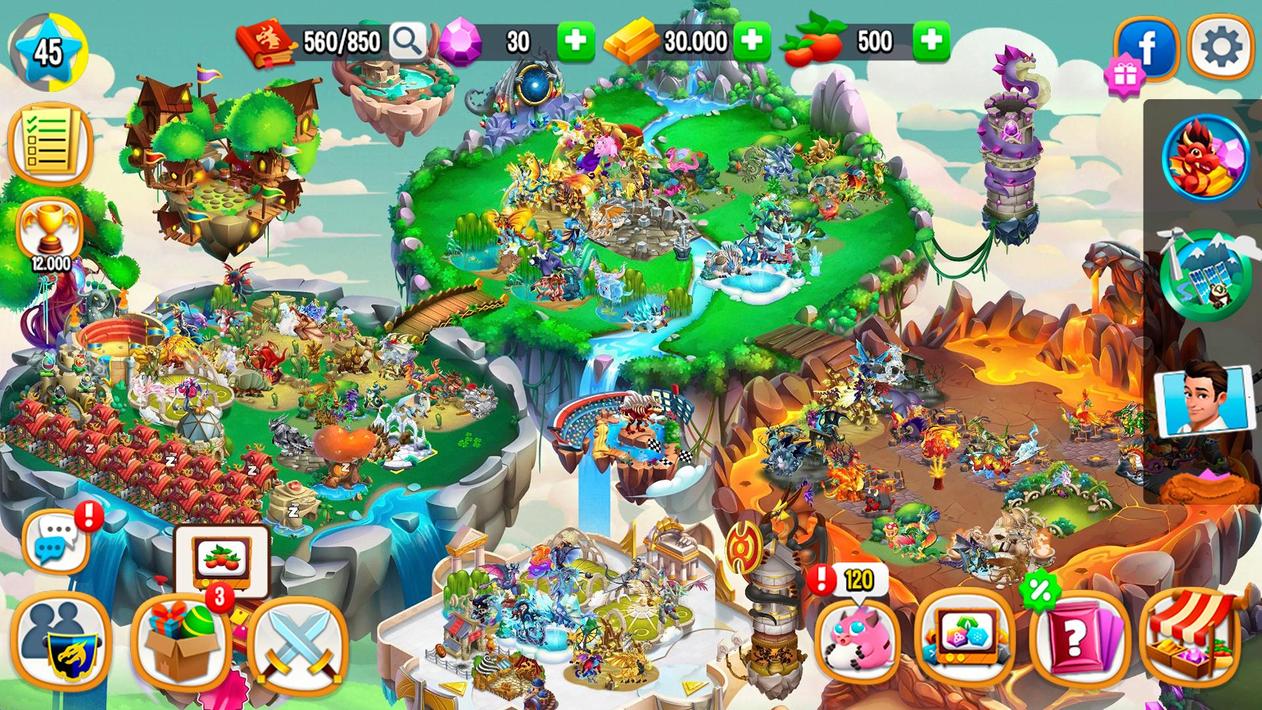Open the goals checklist
The height and width of the screenshot is (710, 1262).
click(49, 144)
